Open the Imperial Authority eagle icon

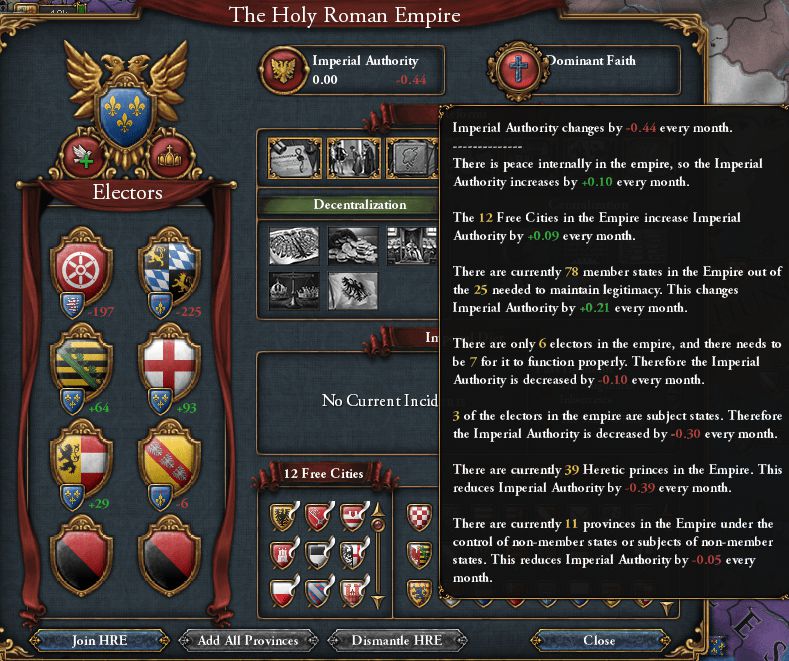[284, 69]
